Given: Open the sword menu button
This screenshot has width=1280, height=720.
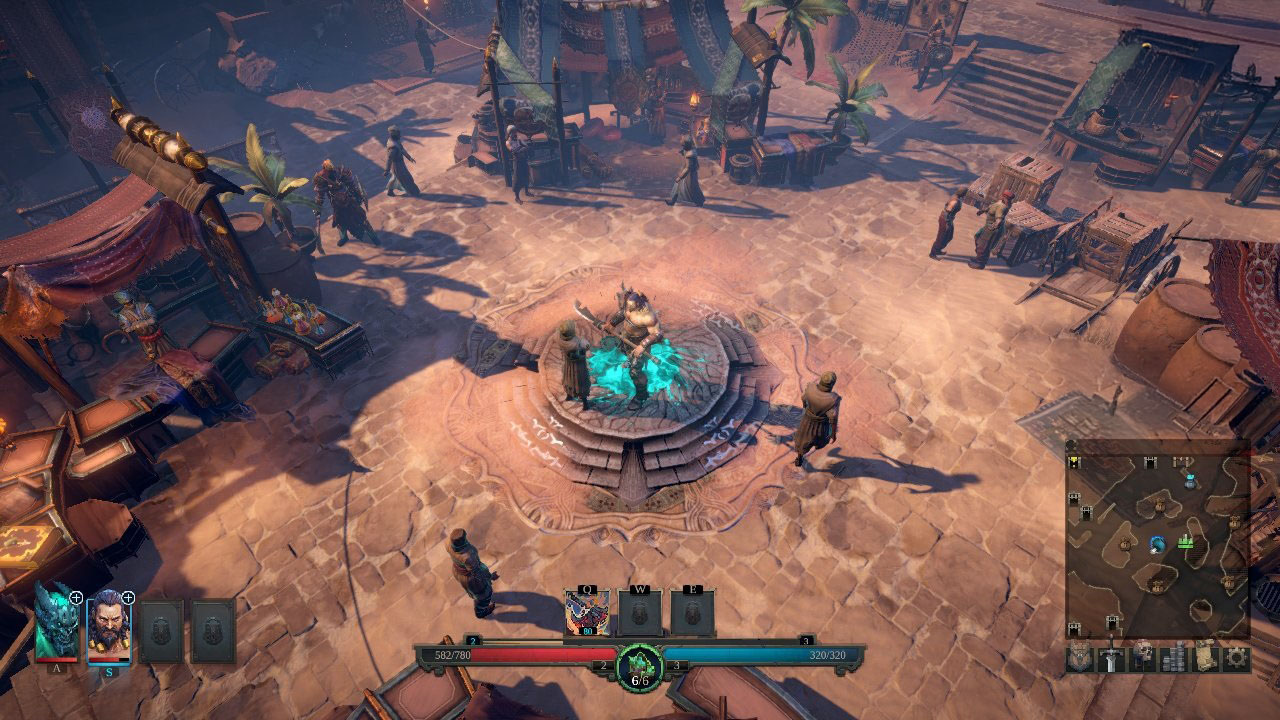Looking at the screenshot, I should [x=1111, y=657].
